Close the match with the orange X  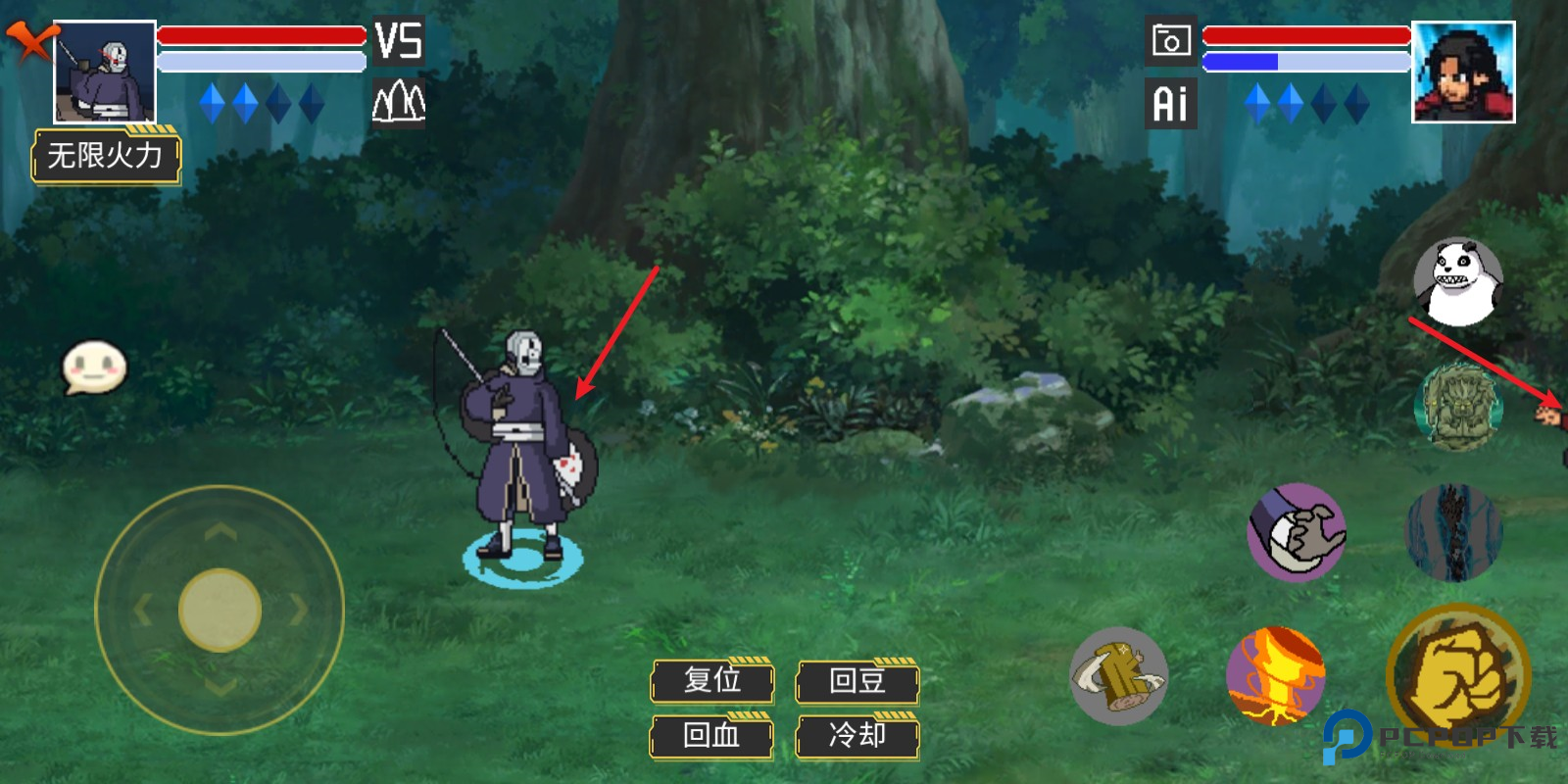31,41
